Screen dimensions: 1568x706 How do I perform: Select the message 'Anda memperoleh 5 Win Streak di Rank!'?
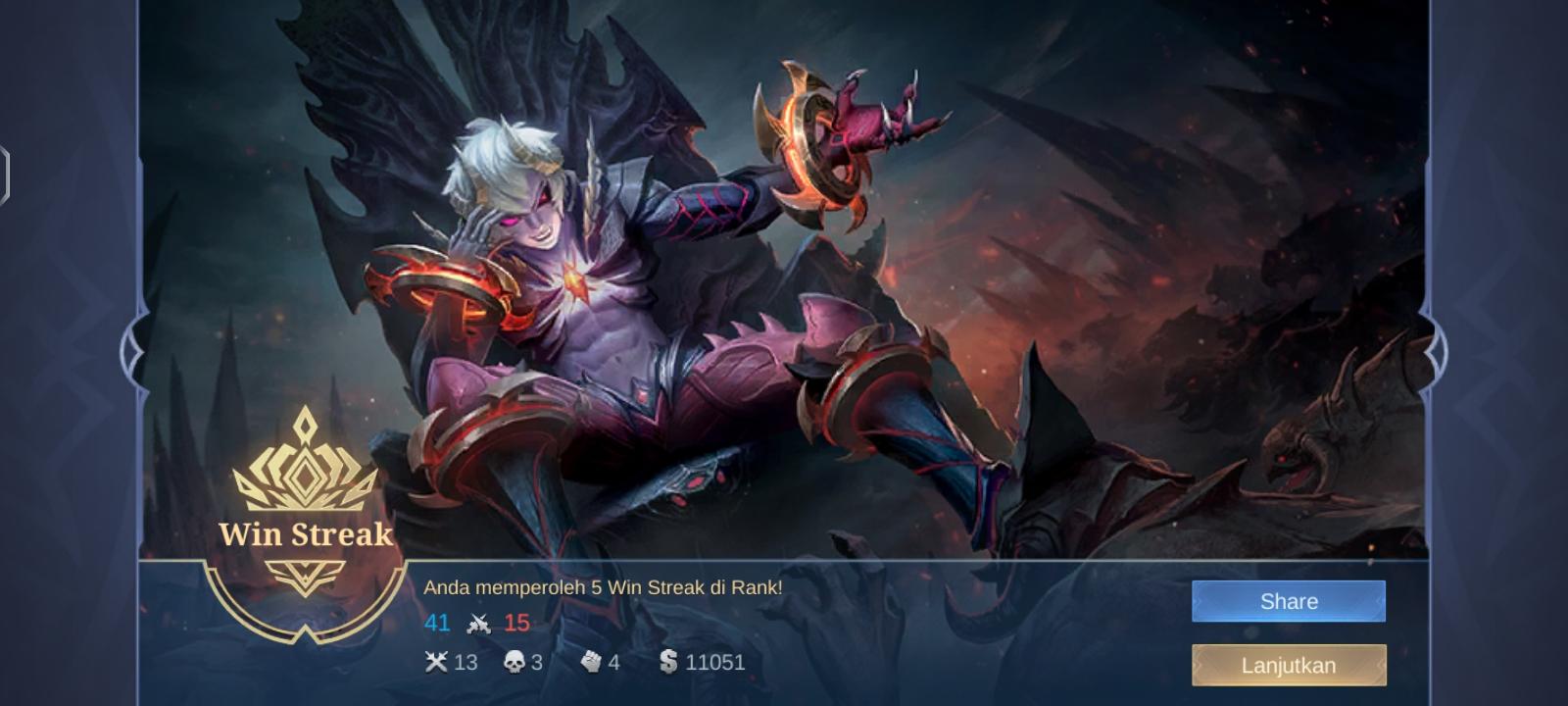[615, 589]
